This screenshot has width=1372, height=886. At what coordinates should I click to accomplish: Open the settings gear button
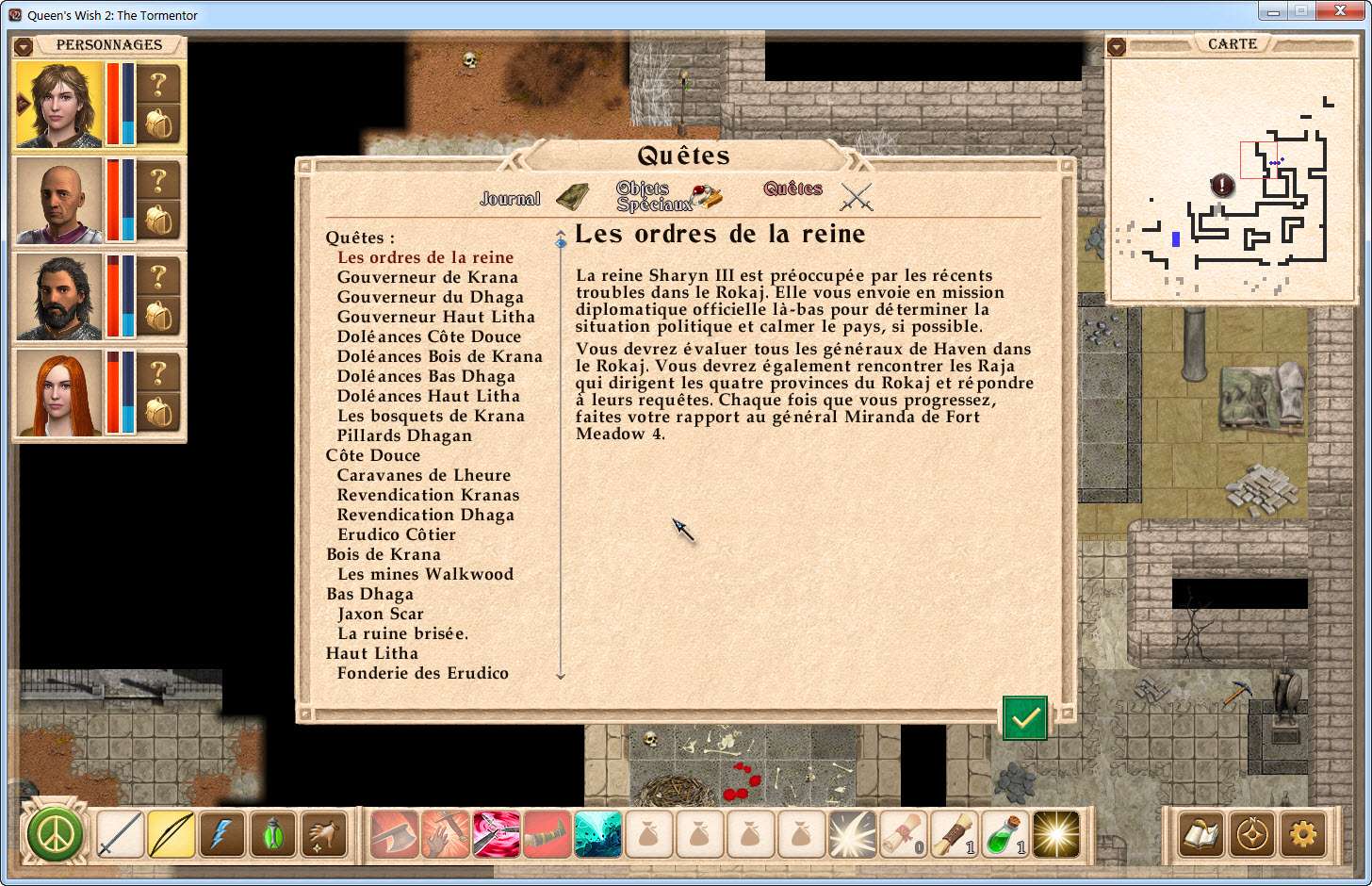[1302, 834]
